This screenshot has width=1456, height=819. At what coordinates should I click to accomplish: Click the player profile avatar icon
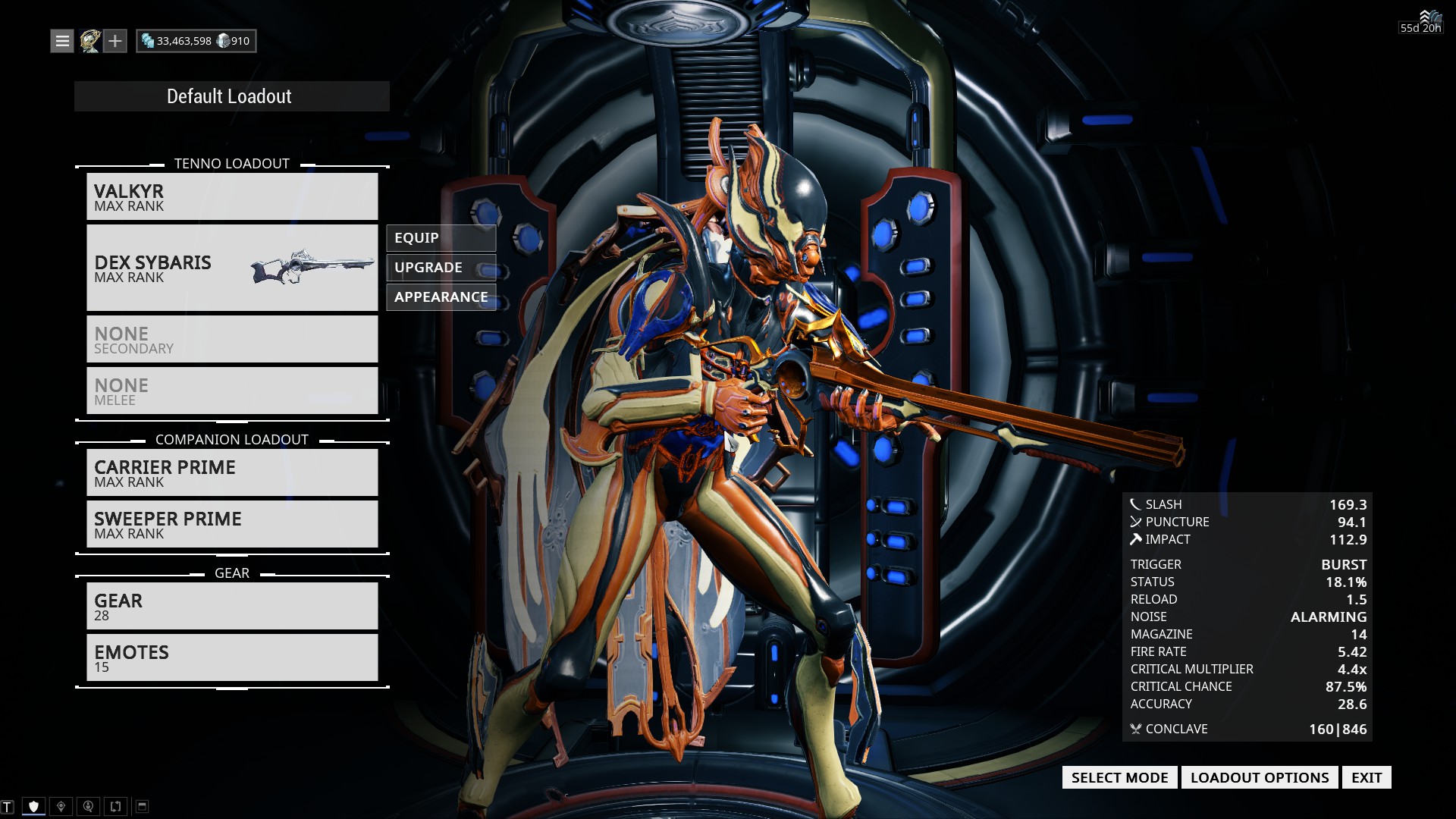coord(89,41)
